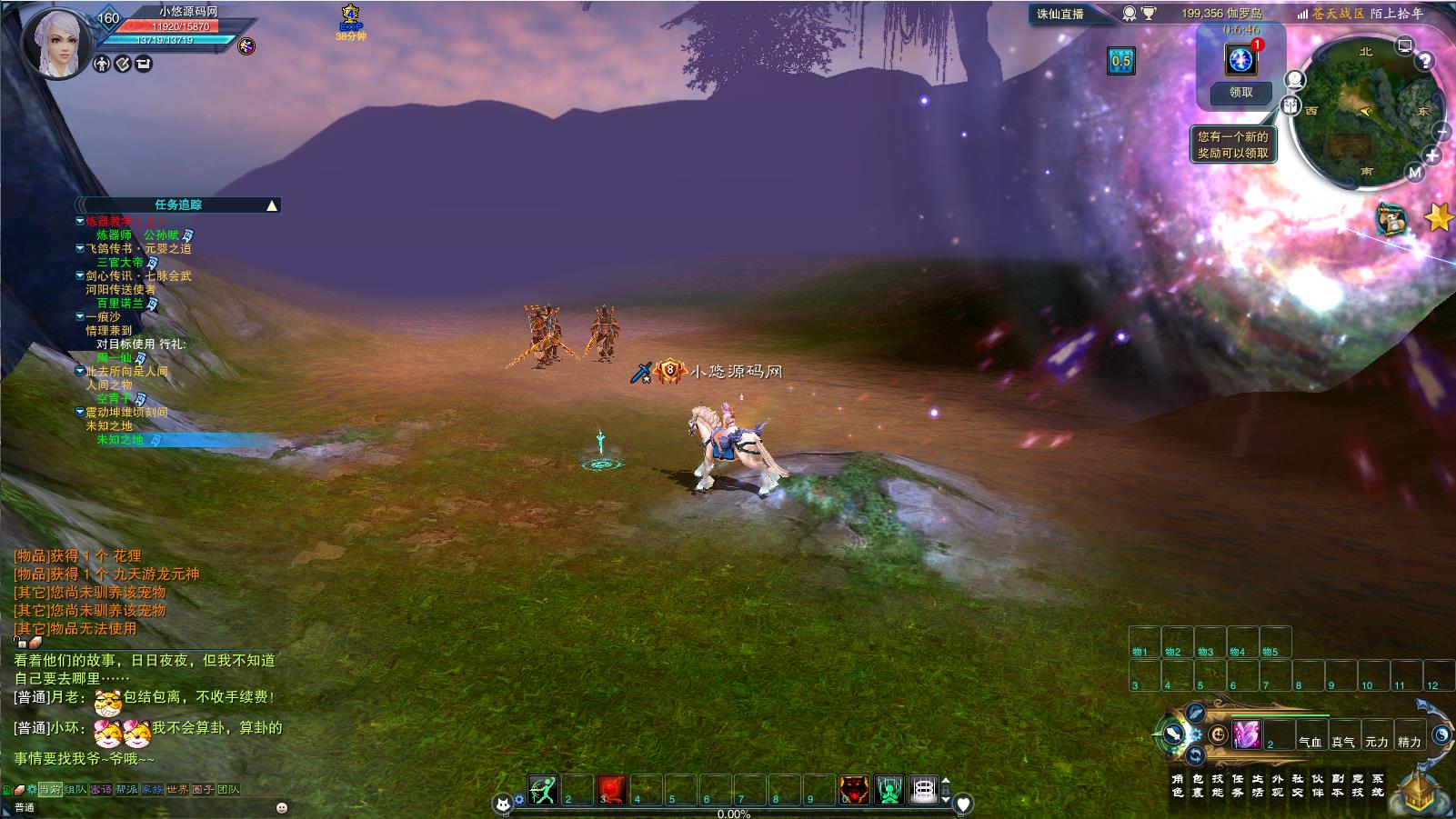
Task: Collapse the 任务追踪 quest tracker panel
Action: (271, 205)
